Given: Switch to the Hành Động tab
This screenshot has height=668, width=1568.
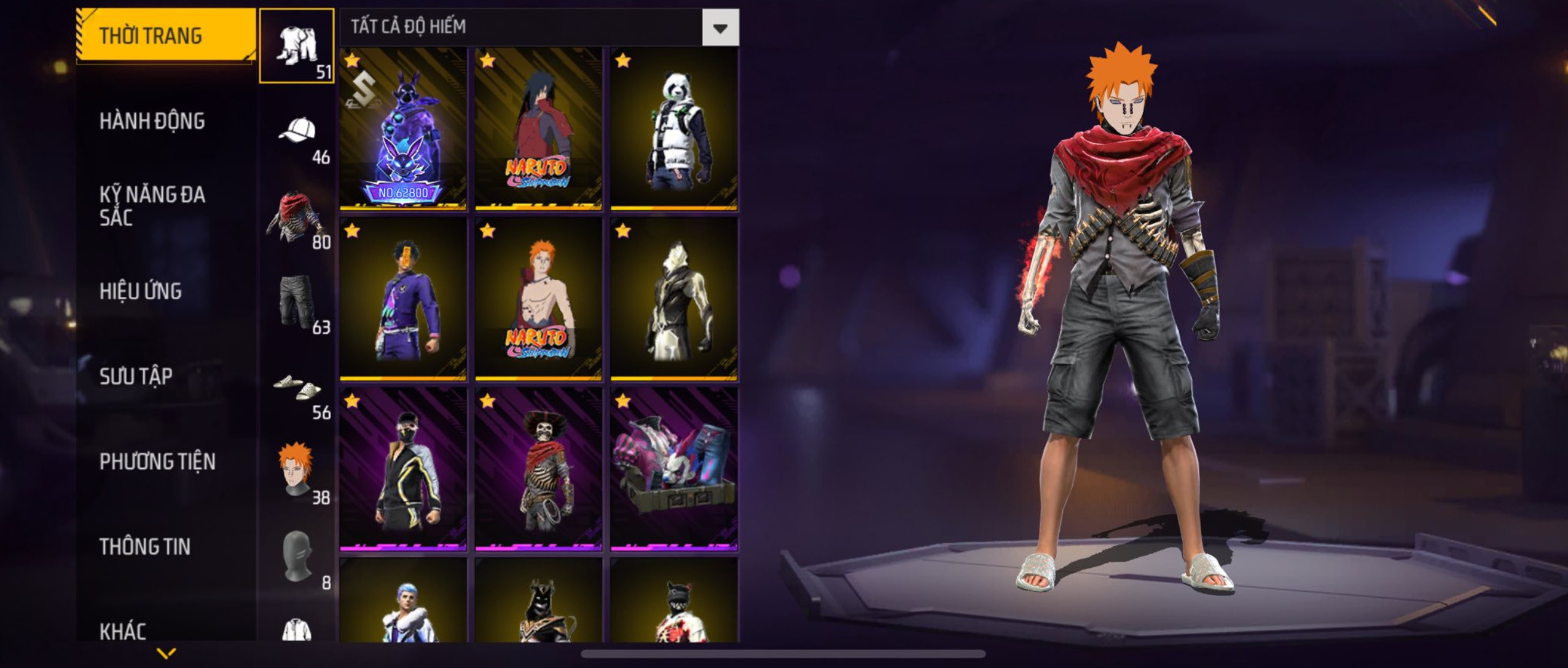Looking at the screenshot, I should click(152, 121).
